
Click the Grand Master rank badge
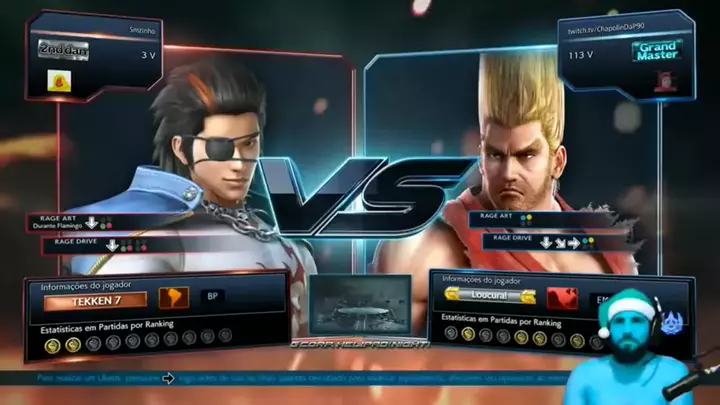(659, 49)
